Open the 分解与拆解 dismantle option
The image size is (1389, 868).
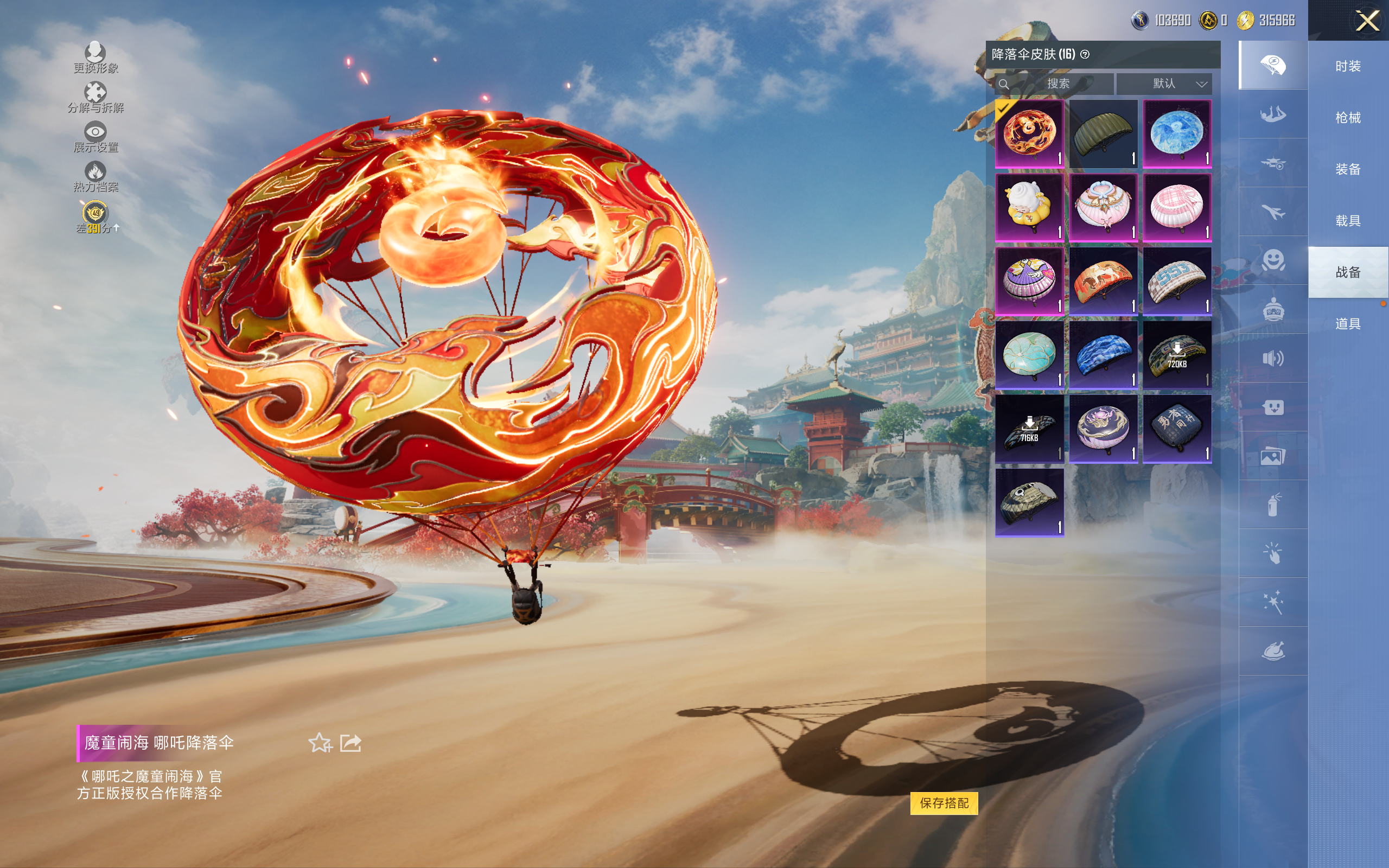(x=95, y=97)
